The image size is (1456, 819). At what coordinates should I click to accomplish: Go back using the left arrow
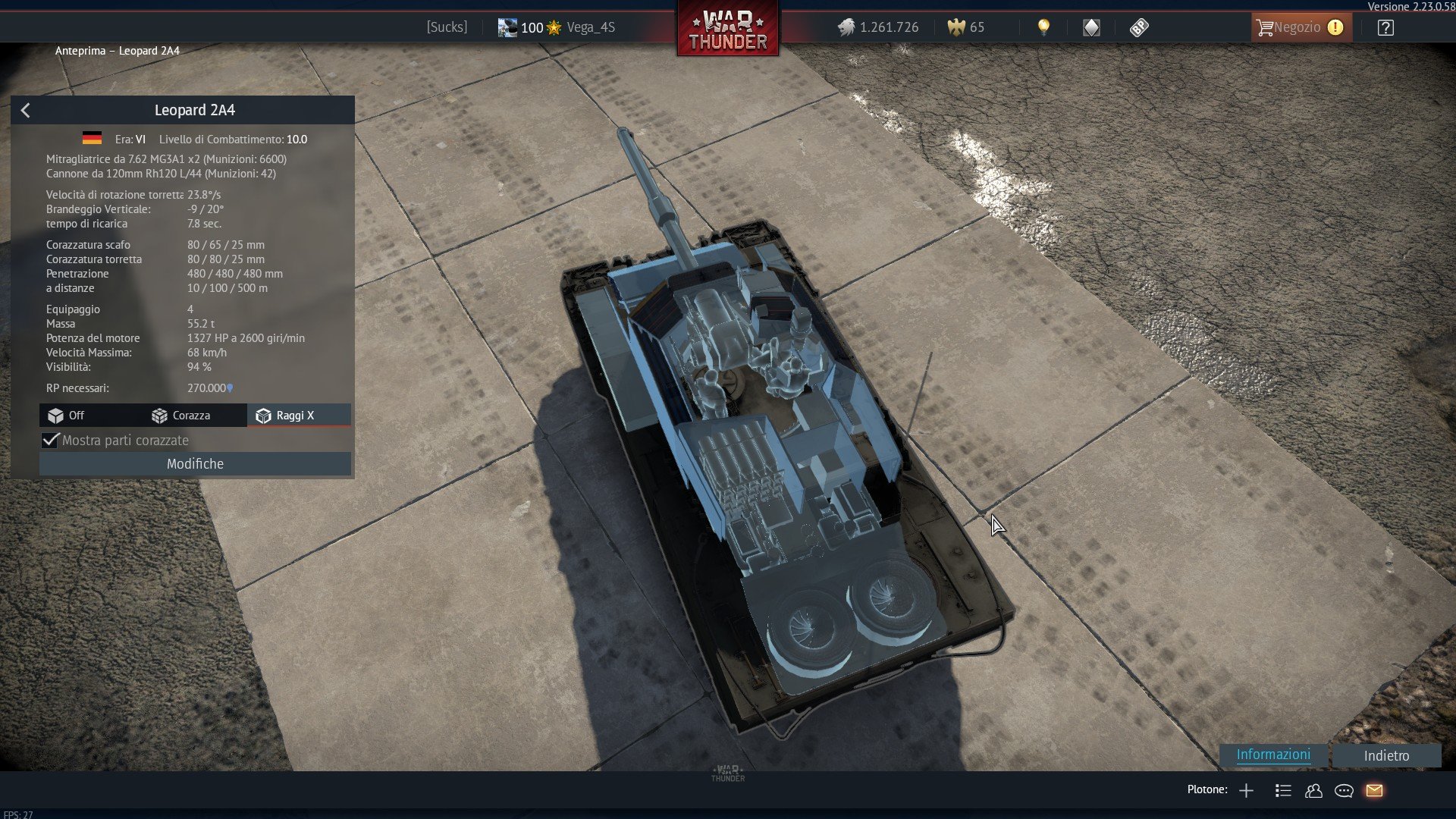26,111
